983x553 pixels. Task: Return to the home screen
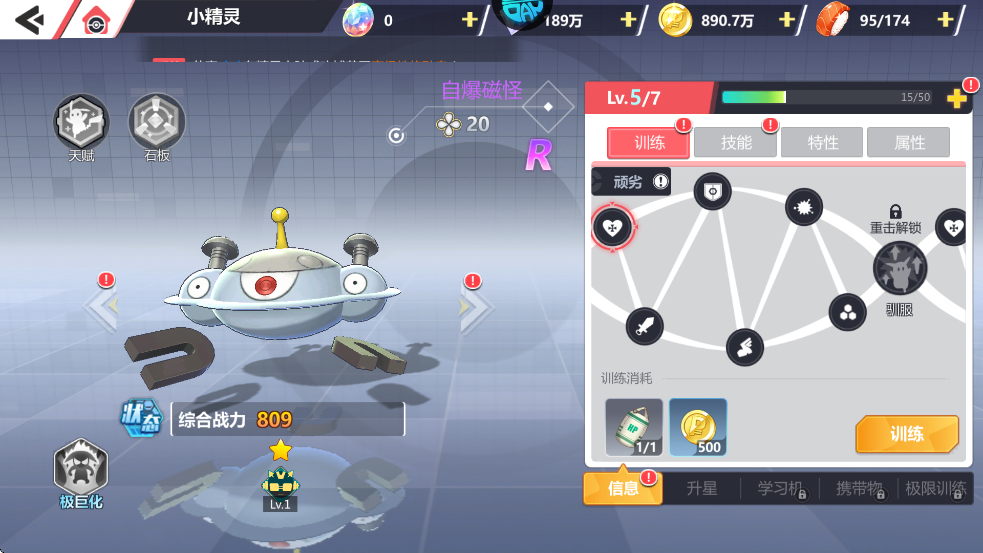[95, 19]
